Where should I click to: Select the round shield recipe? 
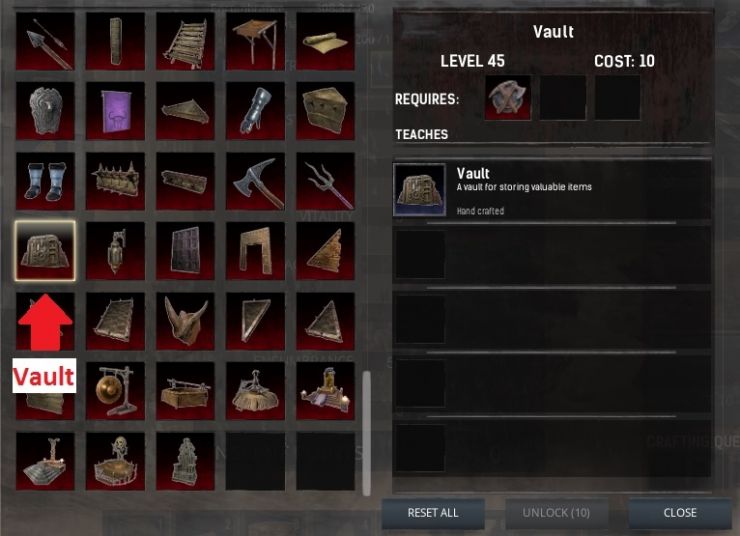(45, 111)
